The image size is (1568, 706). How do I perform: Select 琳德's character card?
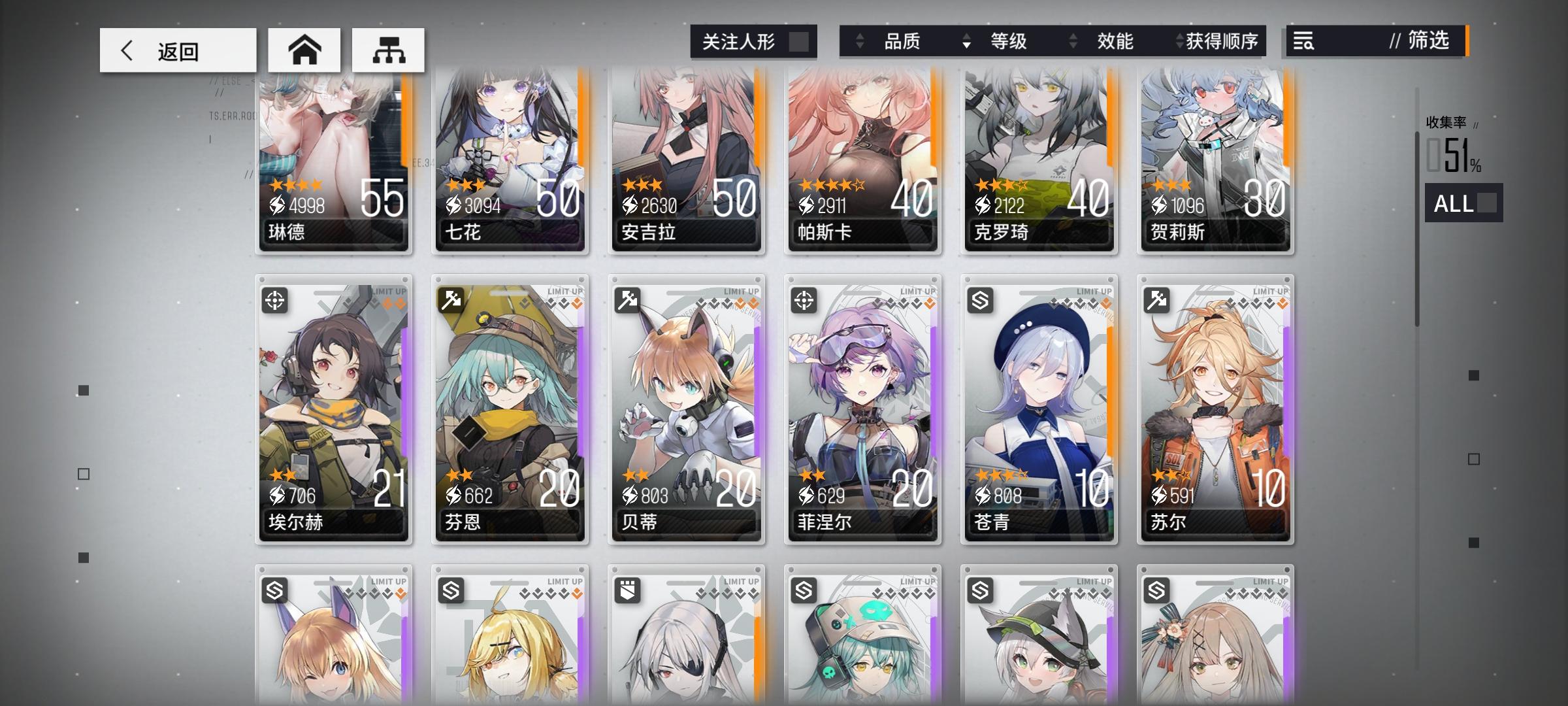333,163
